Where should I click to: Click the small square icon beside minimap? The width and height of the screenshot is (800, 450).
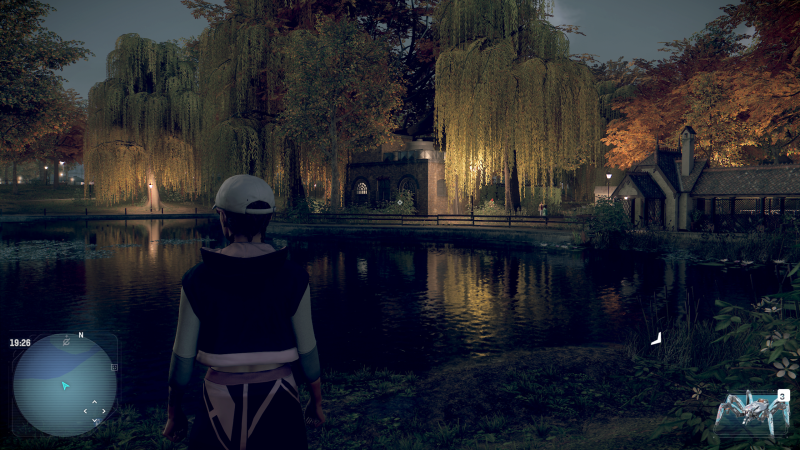[114, 368]
